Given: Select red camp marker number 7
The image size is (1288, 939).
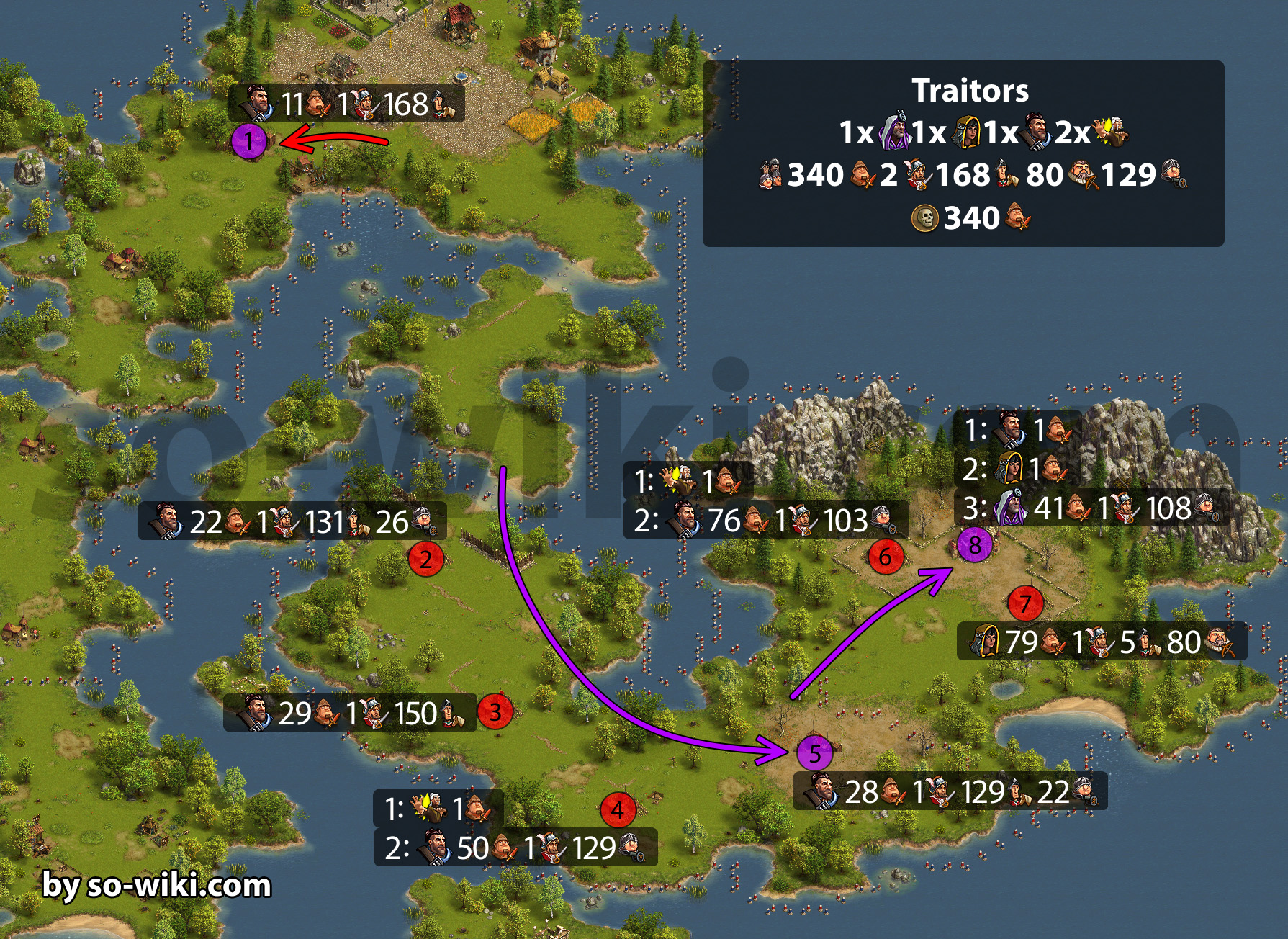Looking at the screenshot, I should pyautogui.click(x=1026, y=604).
